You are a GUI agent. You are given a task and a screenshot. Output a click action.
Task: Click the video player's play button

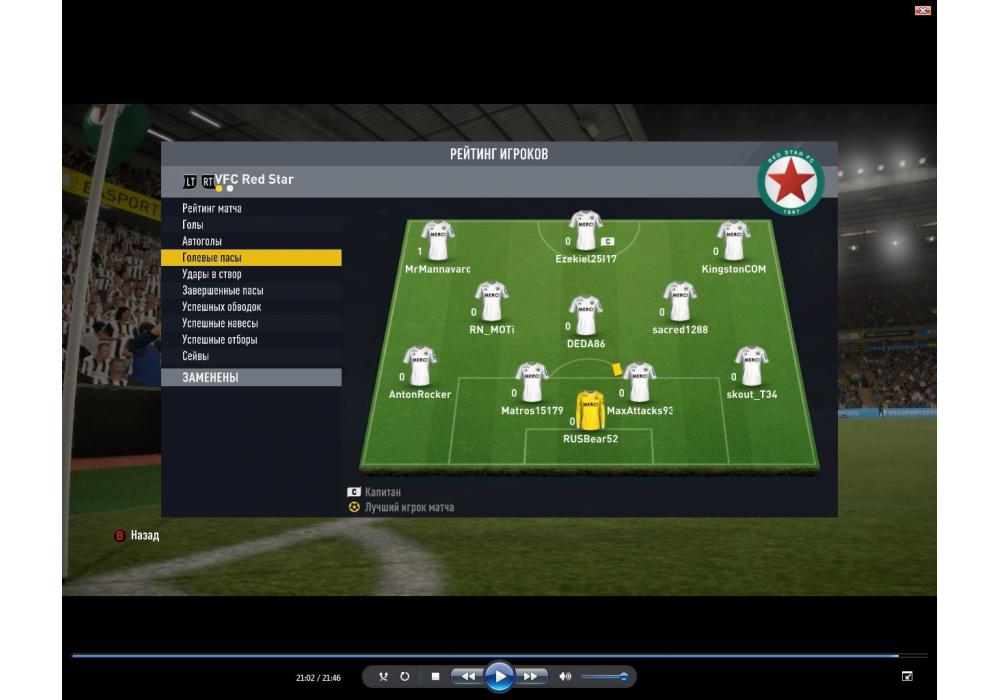(x=499, y=677)
